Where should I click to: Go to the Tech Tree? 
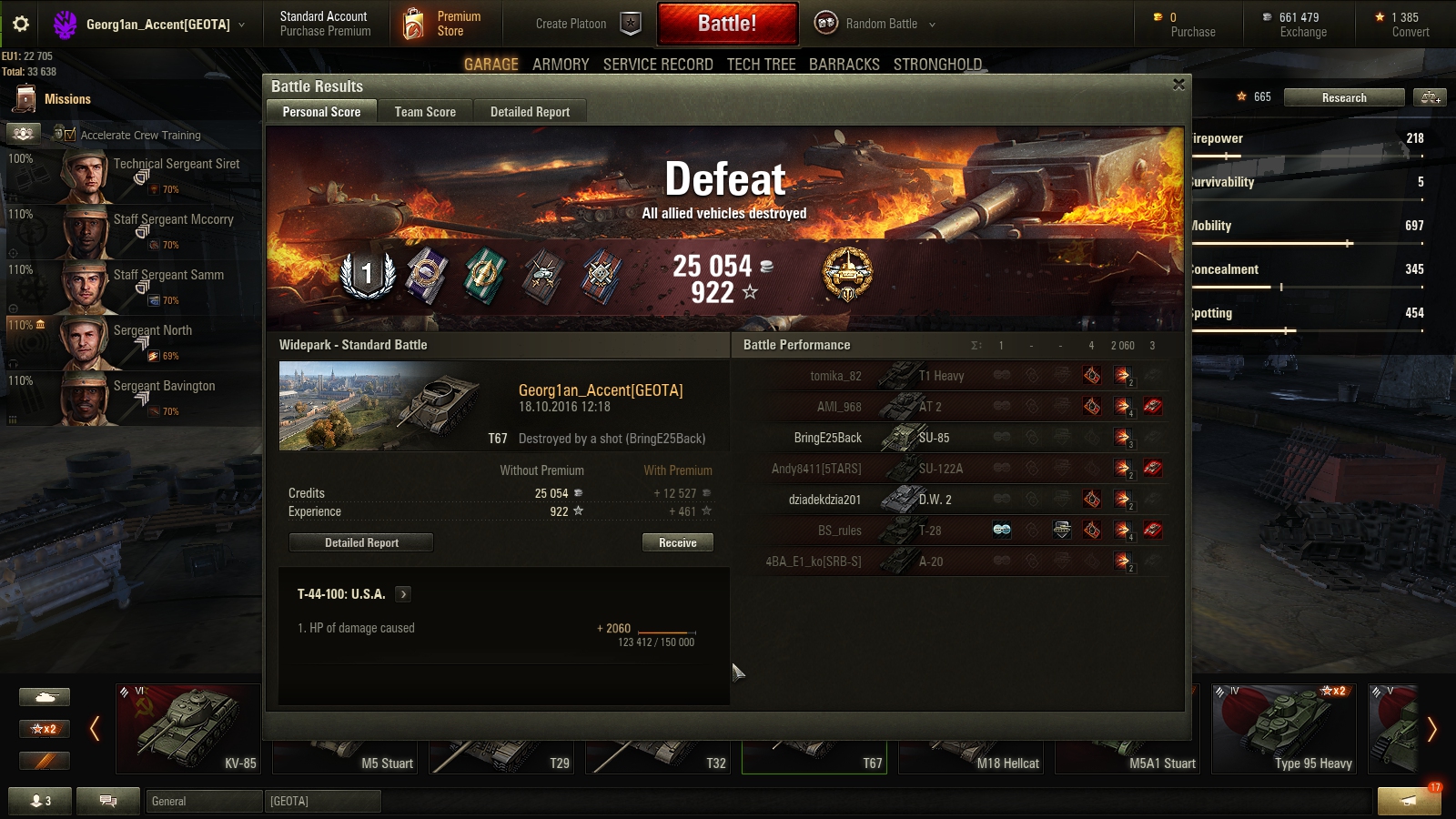761,65
